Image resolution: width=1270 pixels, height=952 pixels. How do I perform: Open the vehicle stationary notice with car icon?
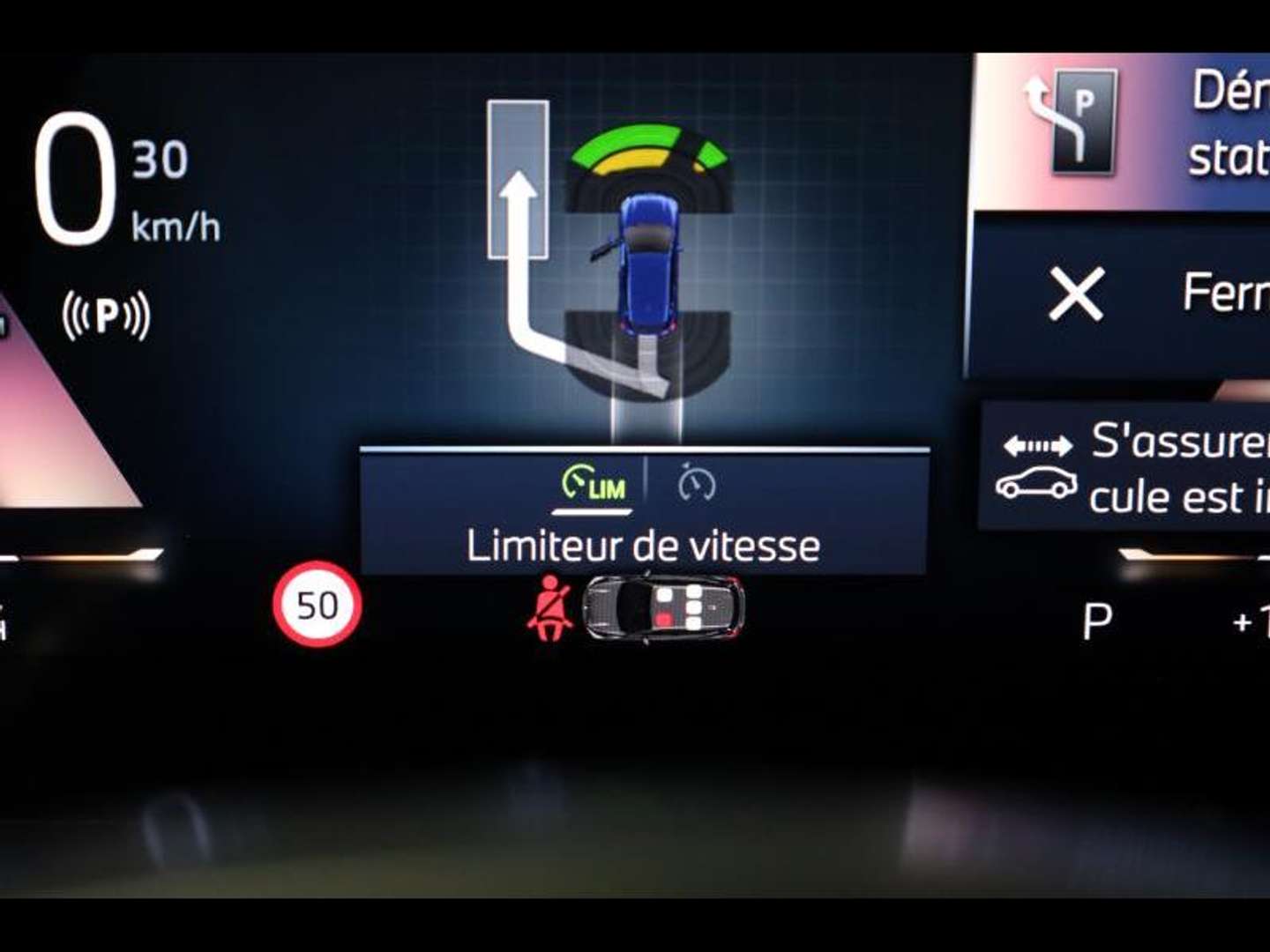tap(1125, 467)
